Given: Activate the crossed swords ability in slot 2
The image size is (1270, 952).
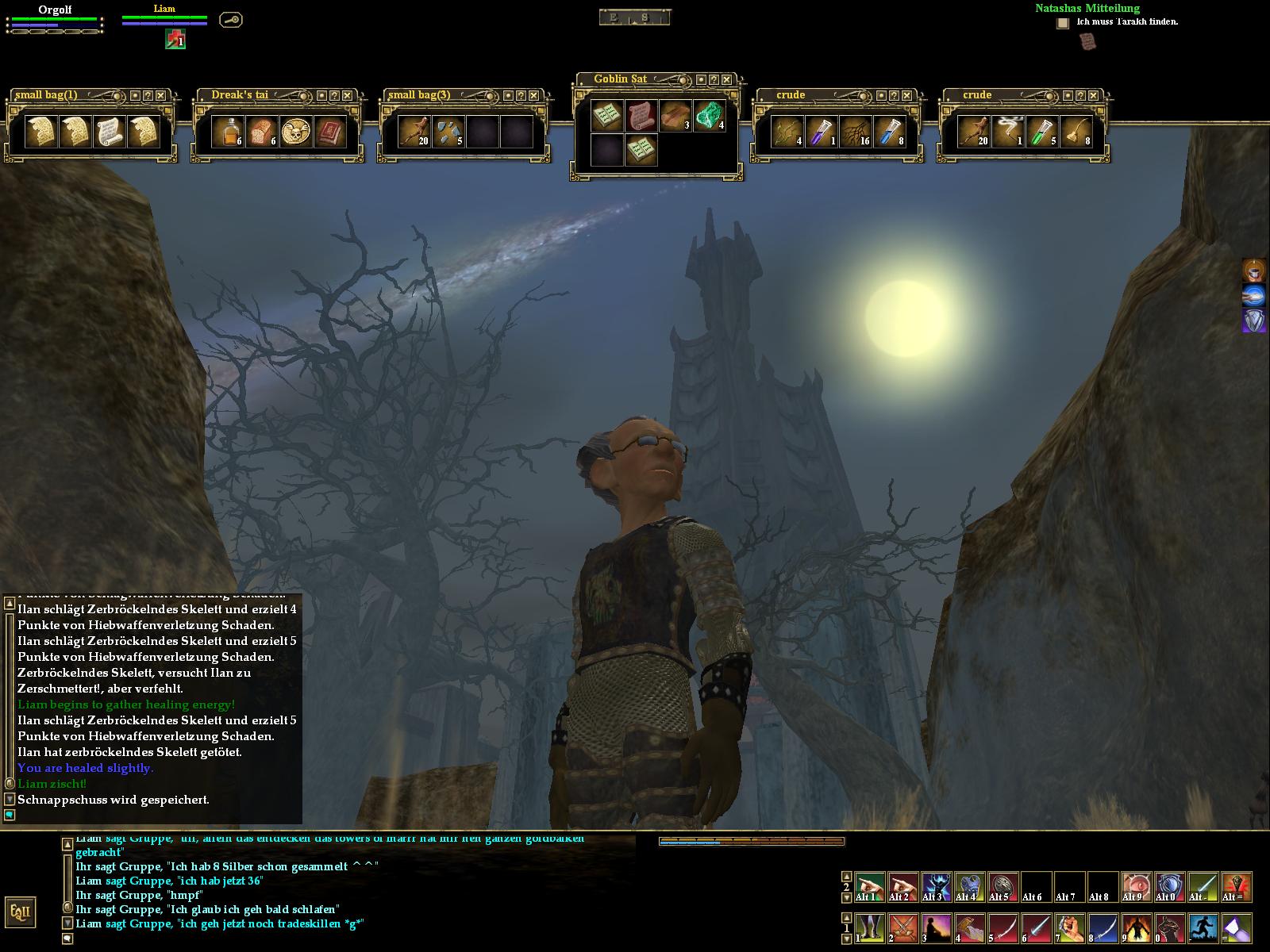Looking at the screenshot, I should coord(903,927).
